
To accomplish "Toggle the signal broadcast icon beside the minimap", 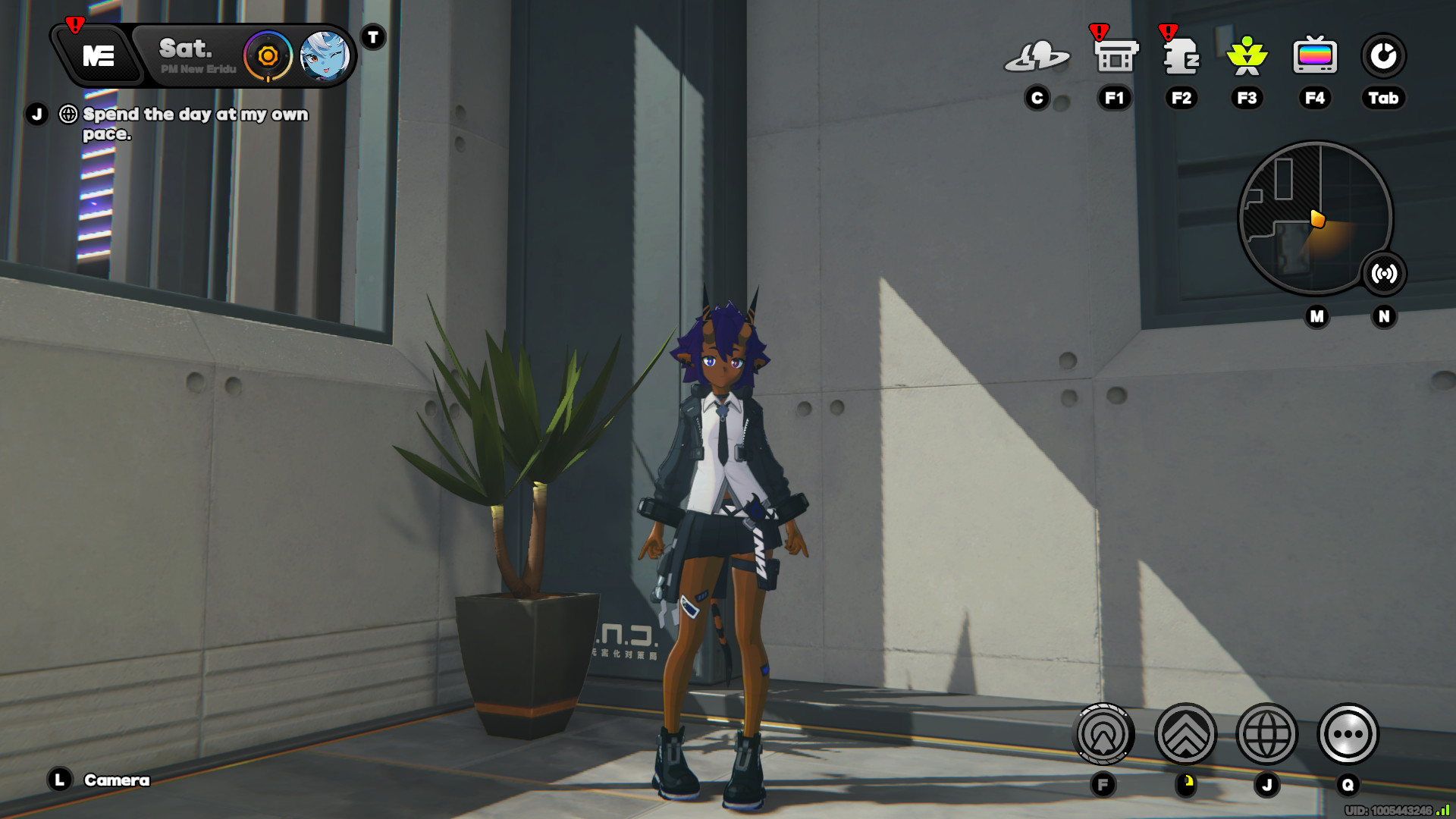I will (x=1385, y=275).
